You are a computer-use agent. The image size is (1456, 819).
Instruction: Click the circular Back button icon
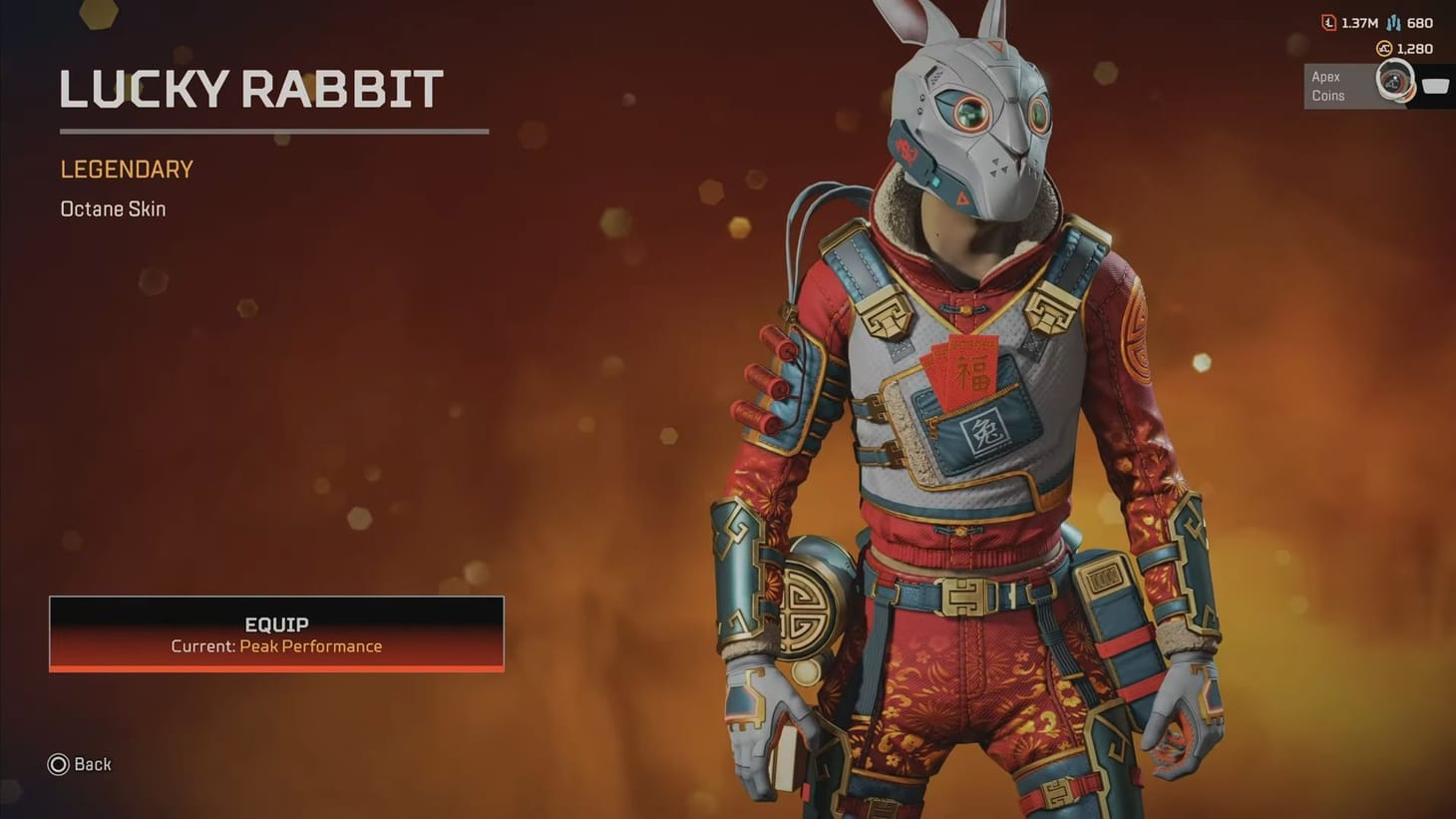pyautogui.click(x=59, y=764)
